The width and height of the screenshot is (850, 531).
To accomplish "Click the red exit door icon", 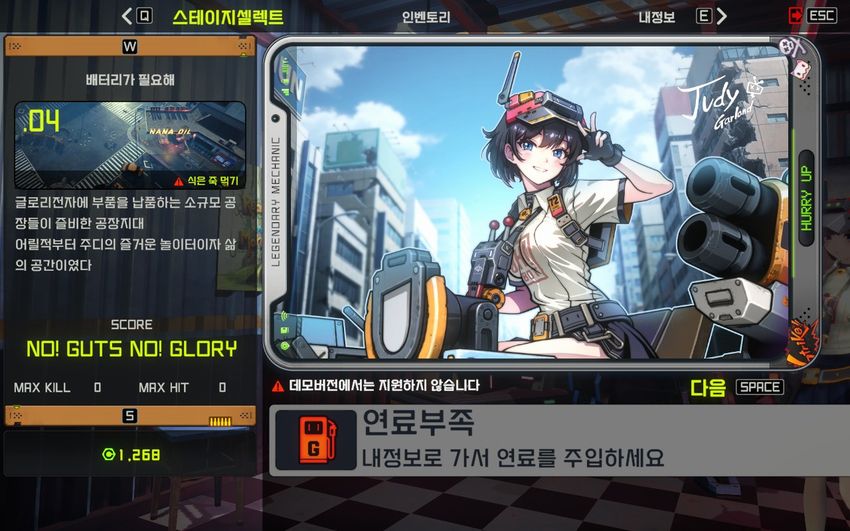I will [795, 16].
